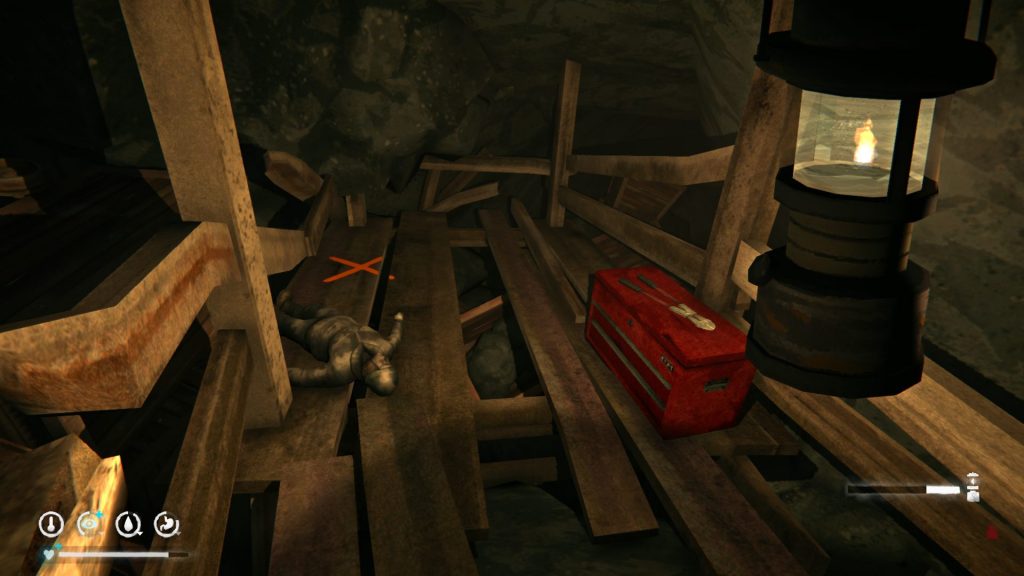The width and height of the screenshot is (1024, 576).
Task: Click the small lantern fuel icon
Action: (973, 488)
